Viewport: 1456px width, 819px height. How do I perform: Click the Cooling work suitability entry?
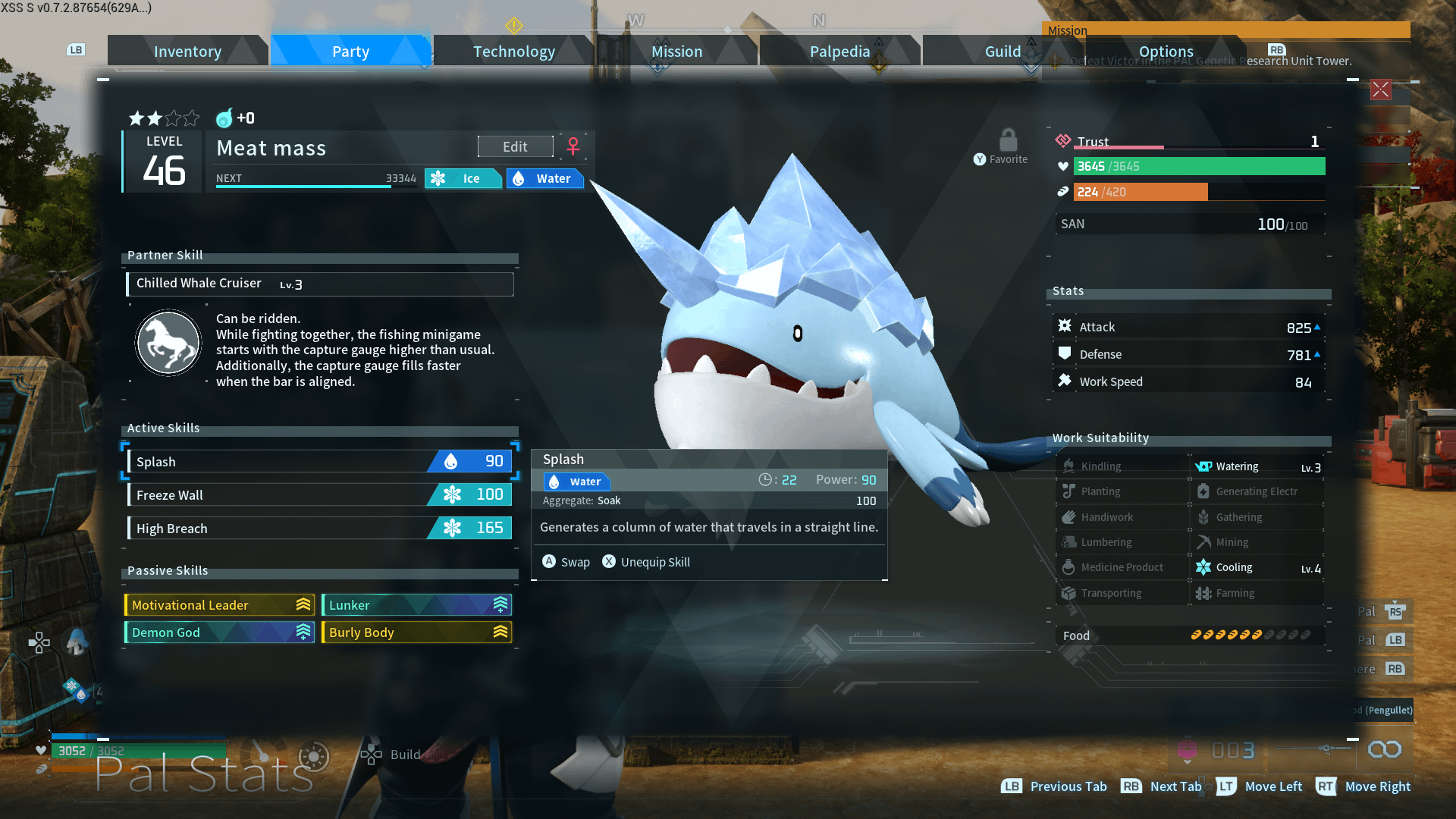coord(1257,568)
